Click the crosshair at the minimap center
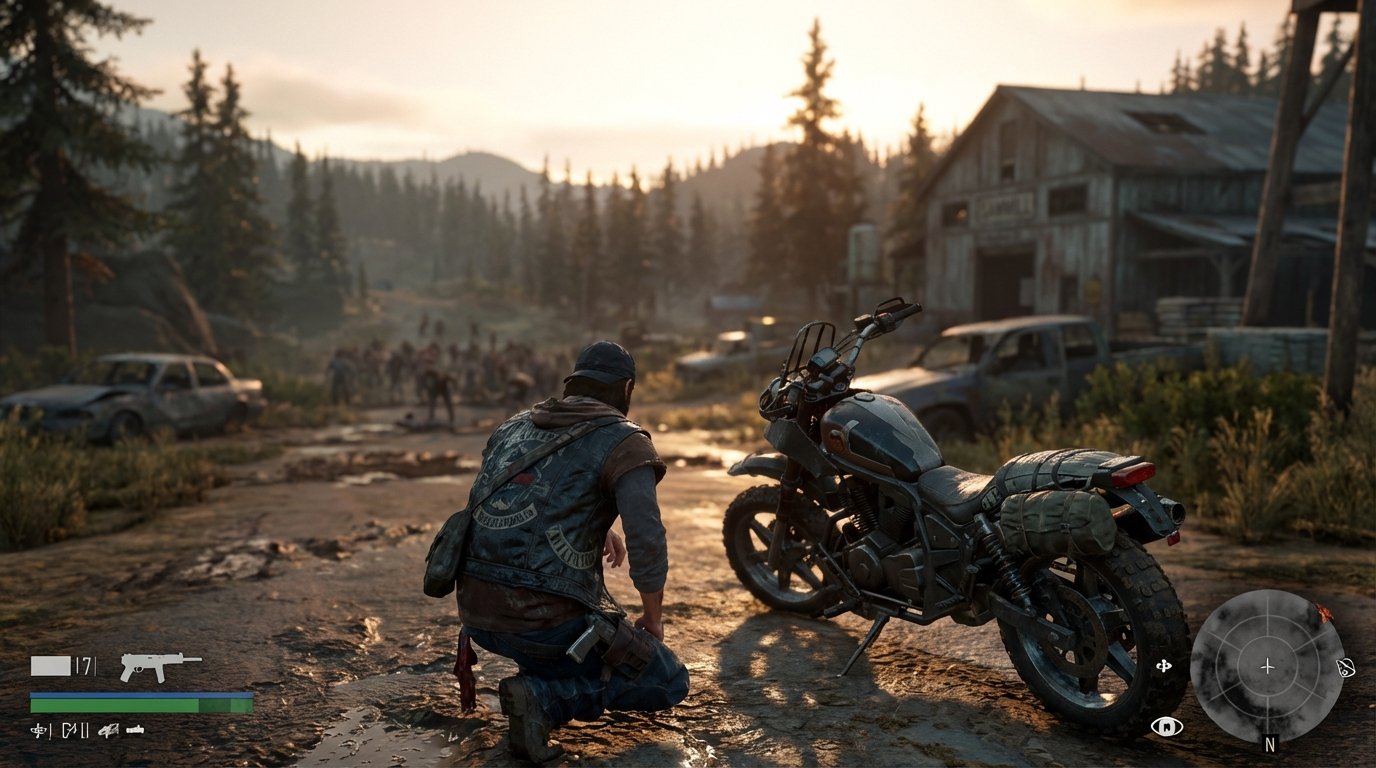The width and height of the screenshot is (1376, 768). 1267,666
